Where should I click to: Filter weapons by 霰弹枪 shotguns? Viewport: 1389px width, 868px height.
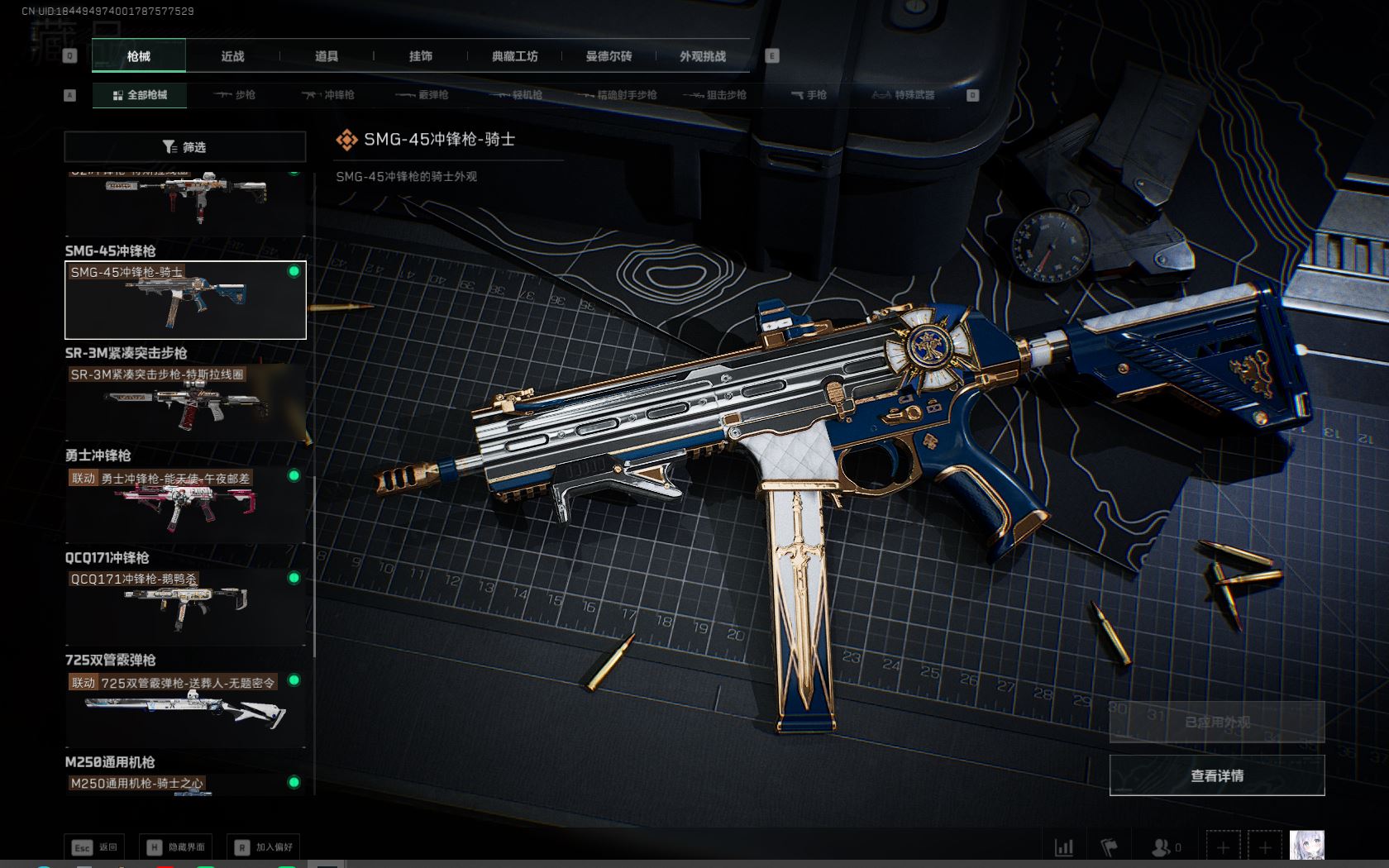click(422, 95)
